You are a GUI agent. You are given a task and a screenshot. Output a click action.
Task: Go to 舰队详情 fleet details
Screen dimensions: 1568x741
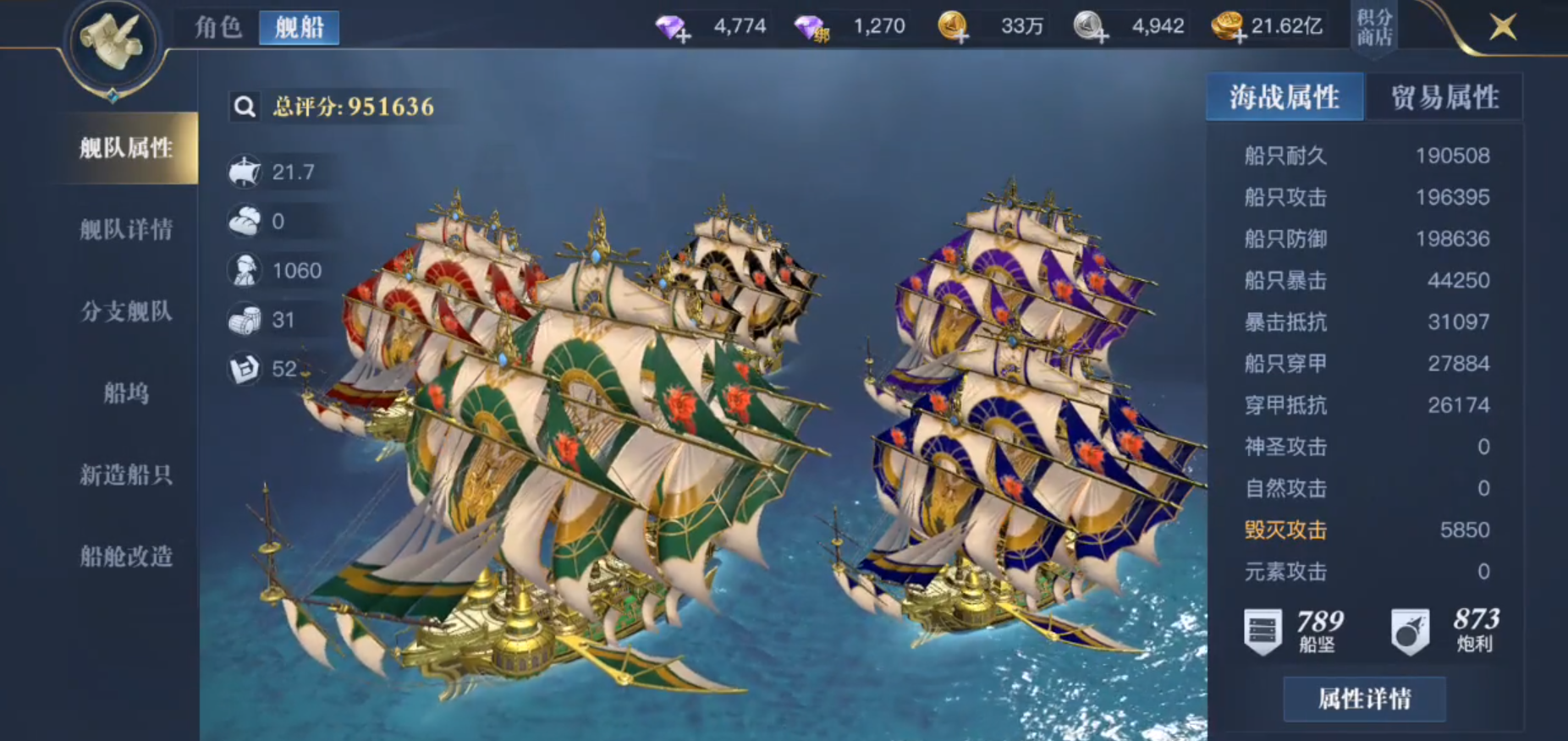pyautogui.click(x=126, y=229)
